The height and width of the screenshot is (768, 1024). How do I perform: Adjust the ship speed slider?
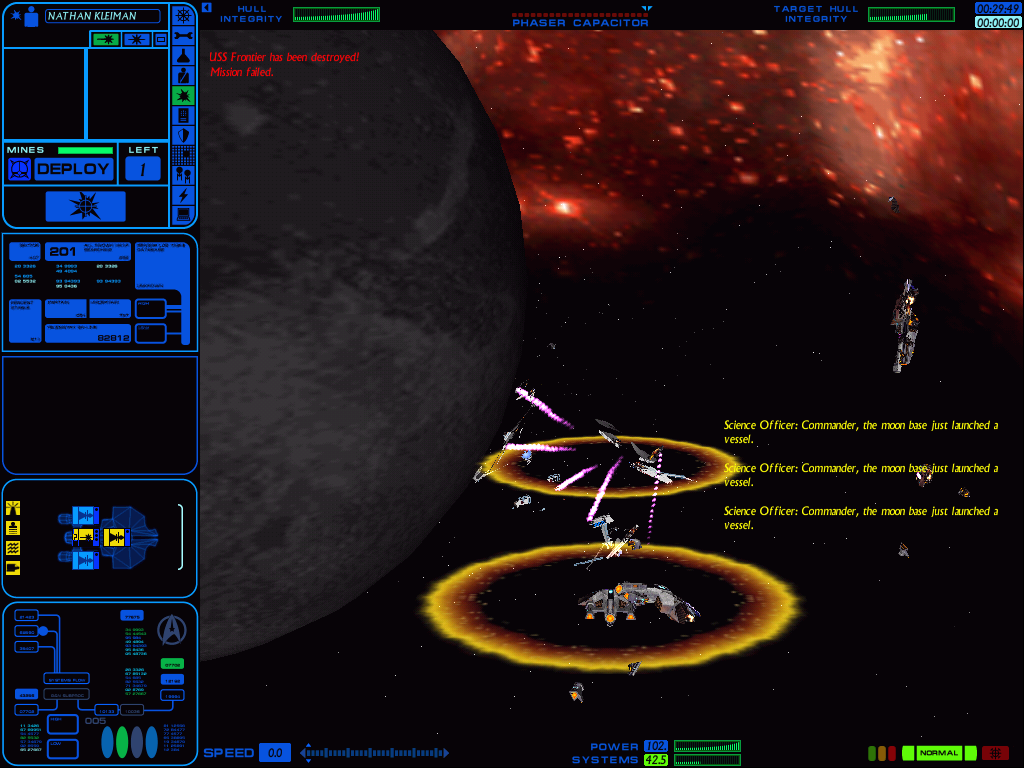coord(375,752)
